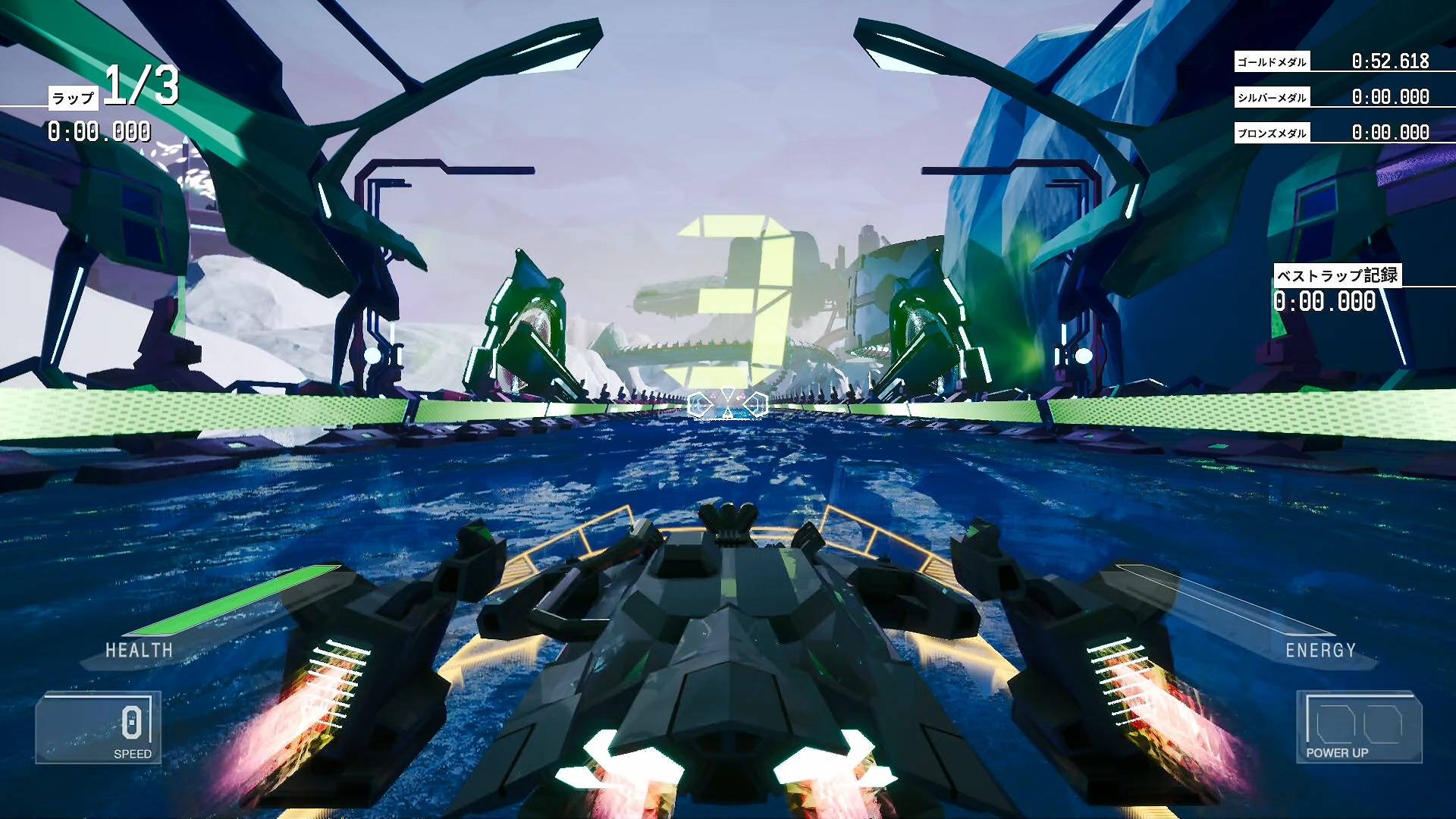Click the hexagonal reticle on the track
Image resolution: width=1456 pixels, height=819 pixels.
726,402
